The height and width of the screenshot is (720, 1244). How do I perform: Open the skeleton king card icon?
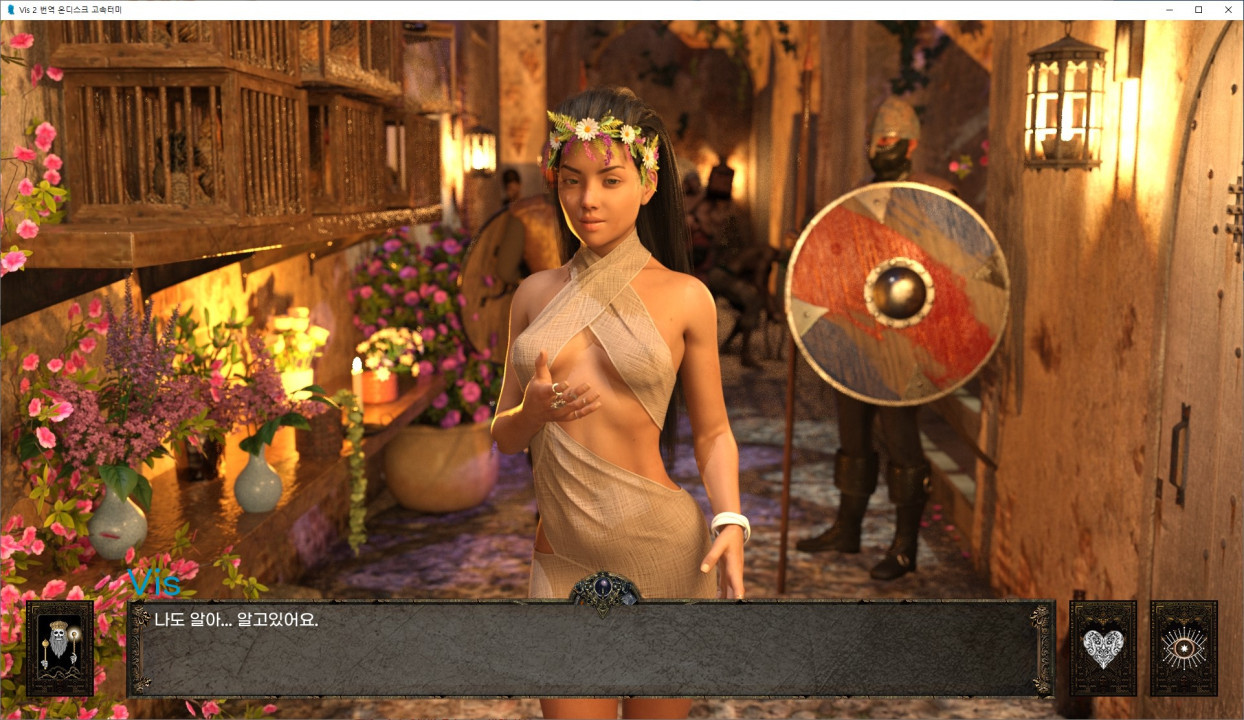click(x=60, y=648)
